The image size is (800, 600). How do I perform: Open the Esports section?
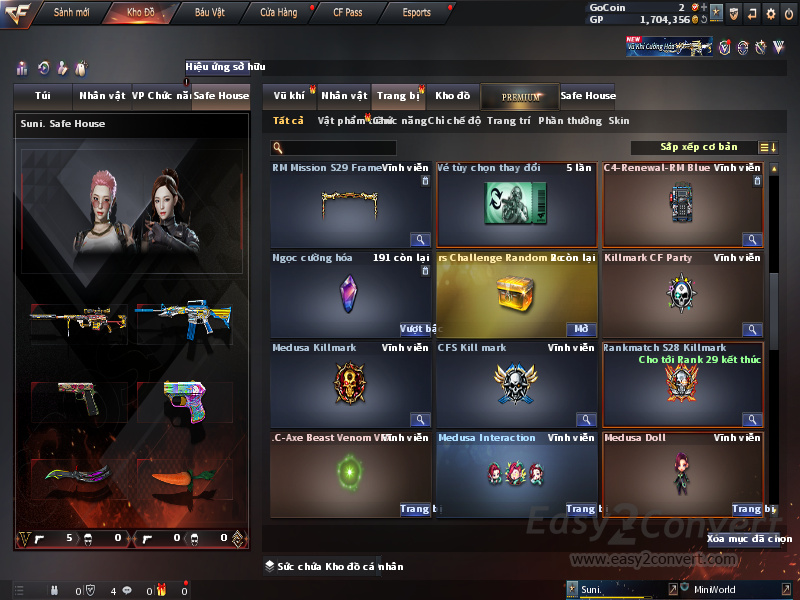tap(416, 12)
